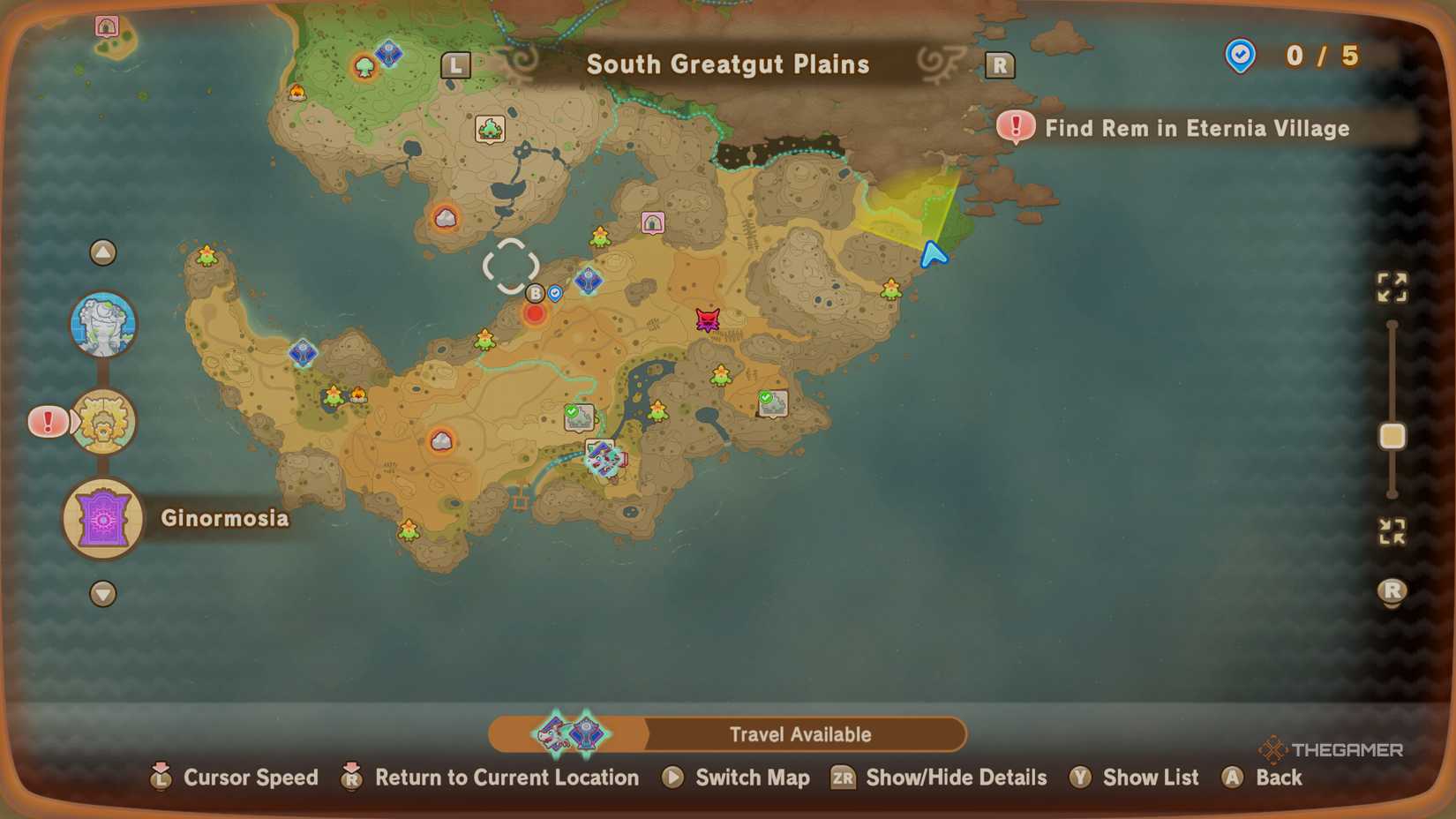Image resolution: width=1456 pixels, height=819 pixels.
Task: Click the Travel Available button
Action: click(799, 733)
